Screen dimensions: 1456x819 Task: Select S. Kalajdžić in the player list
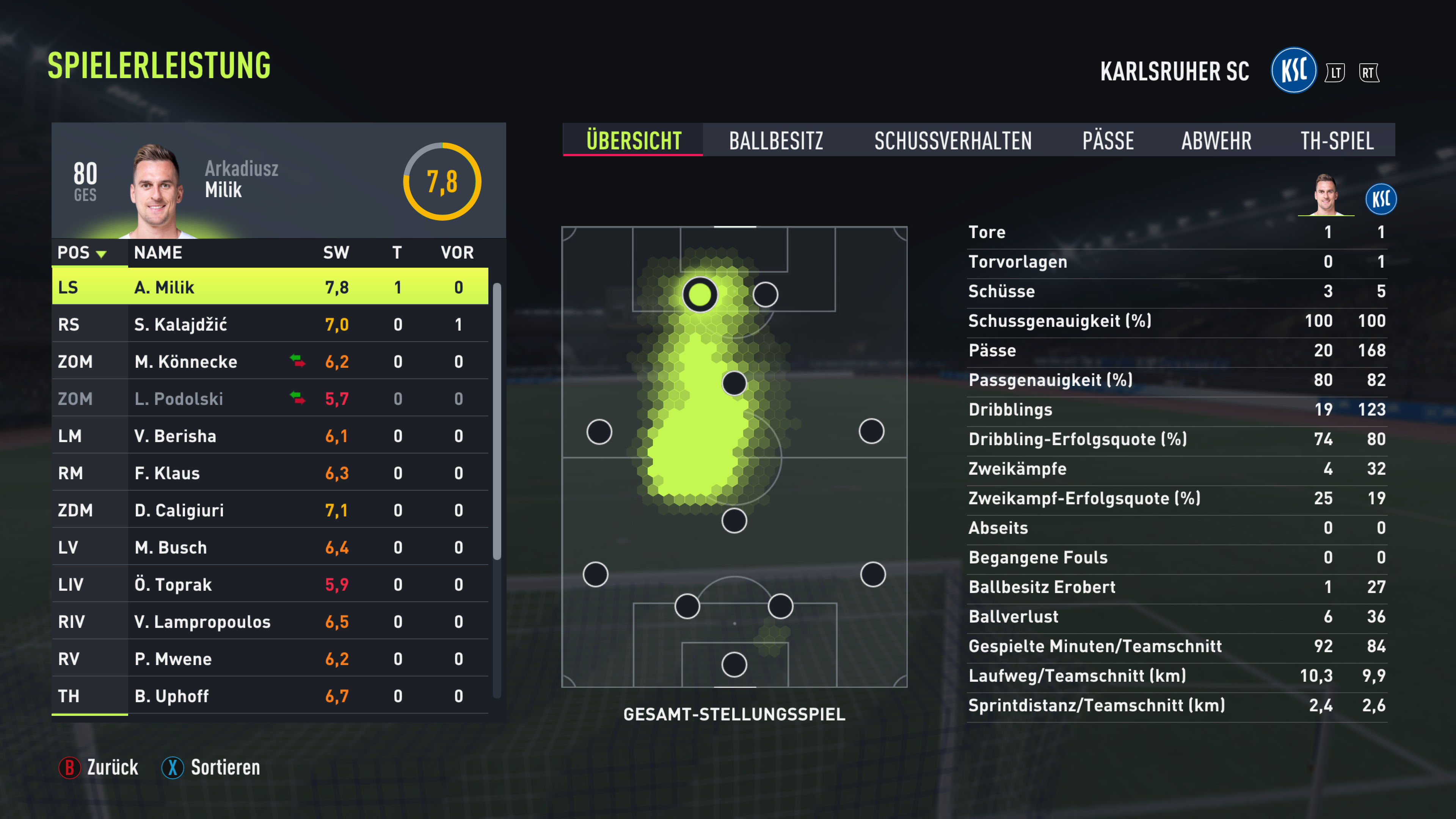pyautogui.click(x=270, y=325)
